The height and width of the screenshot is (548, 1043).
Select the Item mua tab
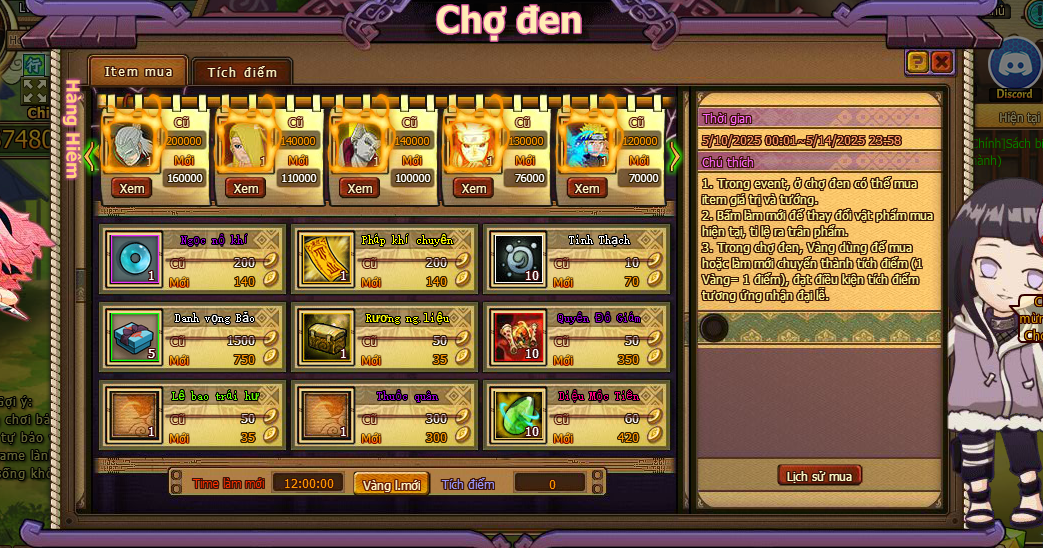click(138, 71)
